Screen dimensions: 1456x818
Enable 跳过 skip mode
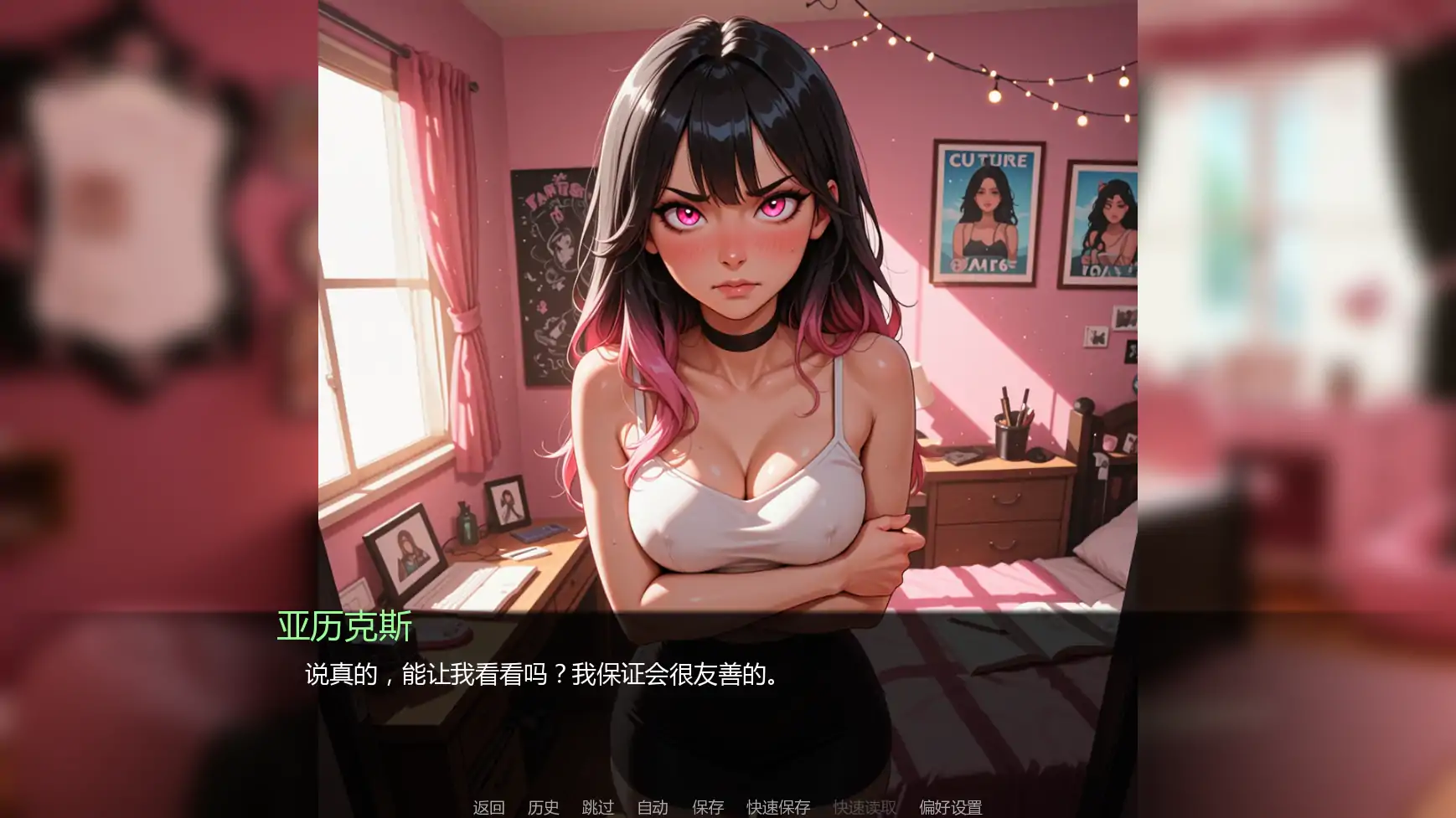pos(597,809)
